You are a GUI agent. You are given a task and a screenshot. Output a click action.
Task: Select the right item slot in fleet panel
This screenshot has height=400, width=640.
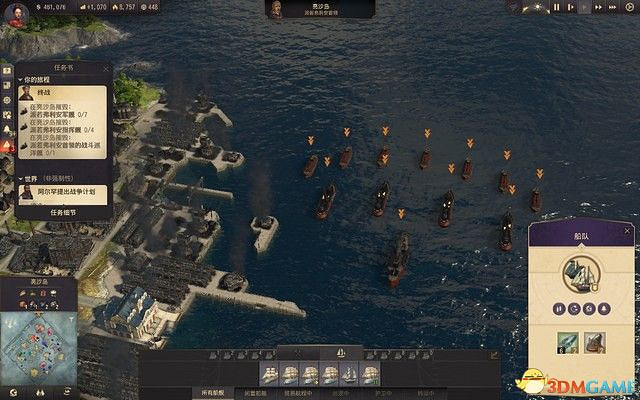coord(595,343)
